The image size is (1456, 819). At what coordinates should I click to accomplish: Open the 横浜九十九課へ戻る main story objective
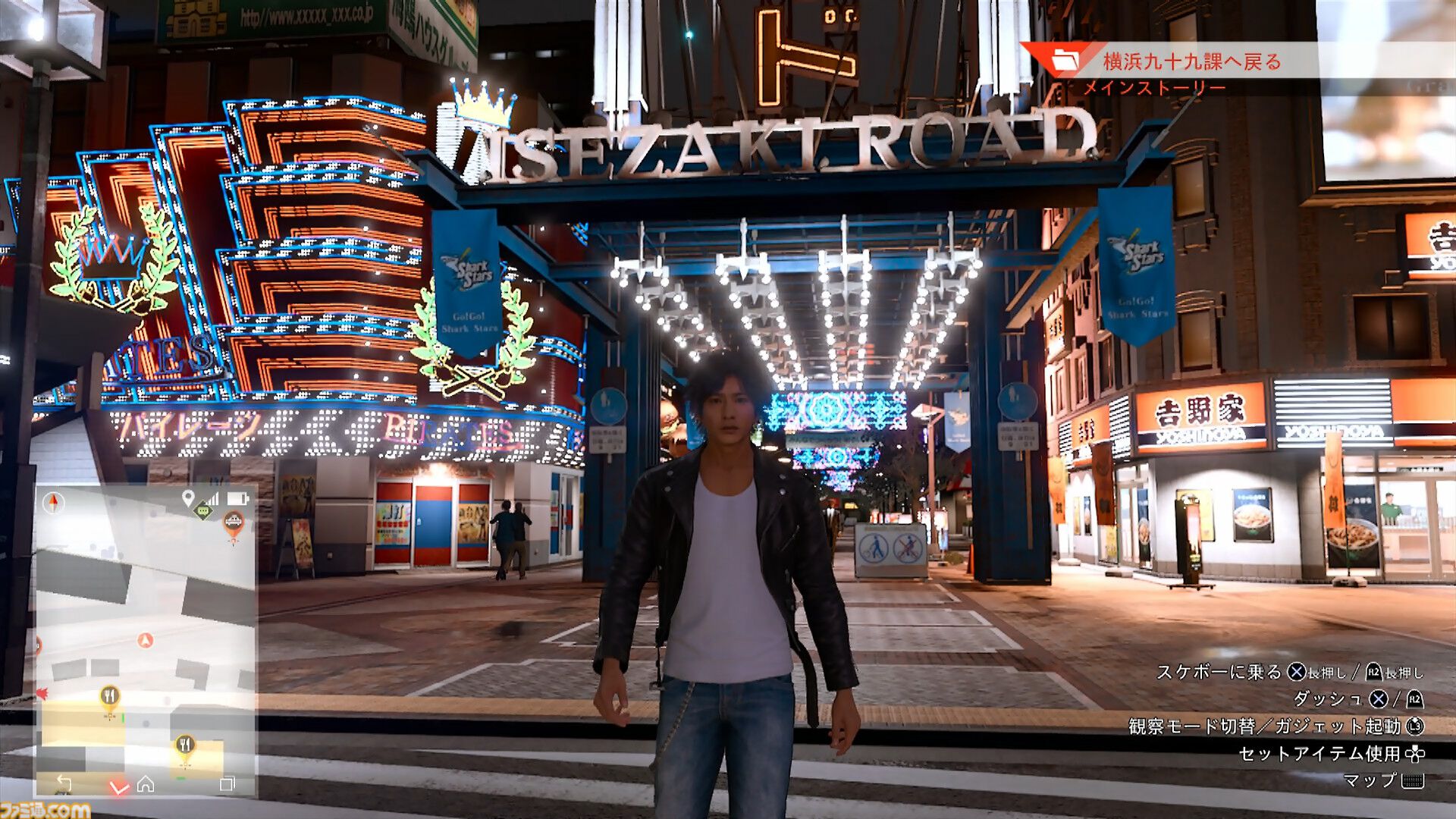click(1191, 61)
